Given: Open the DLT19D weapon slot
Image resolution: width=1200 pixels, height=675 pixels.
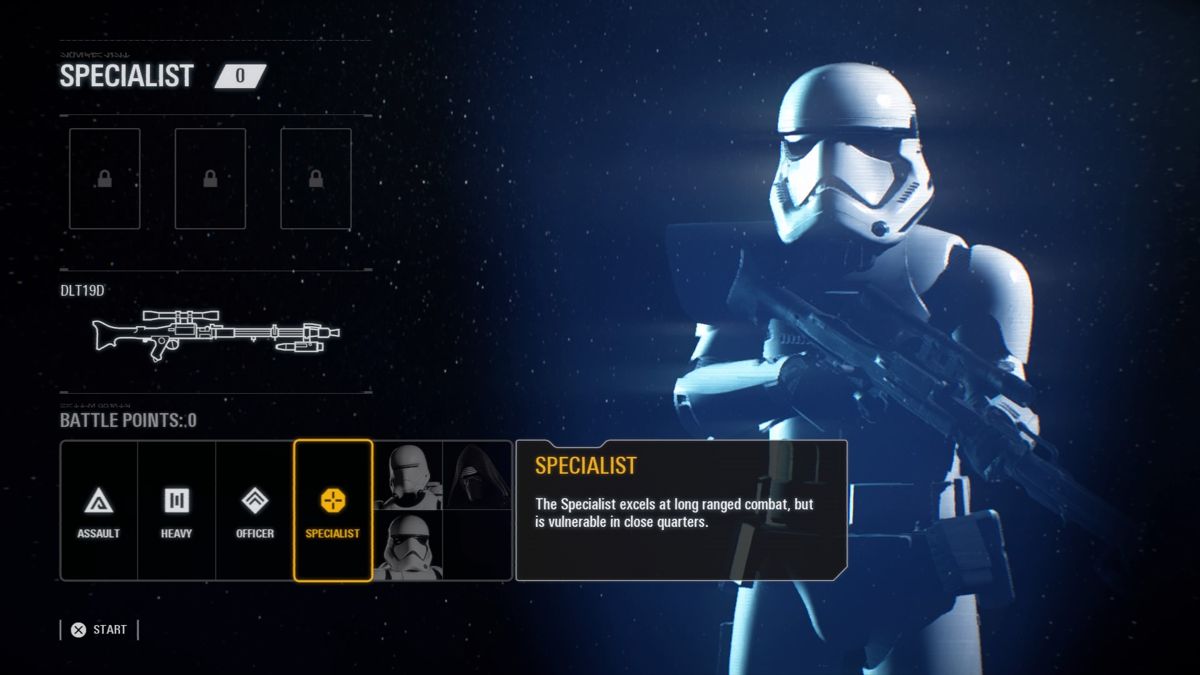Looking at the screenshot, I should tap(215, 333).
